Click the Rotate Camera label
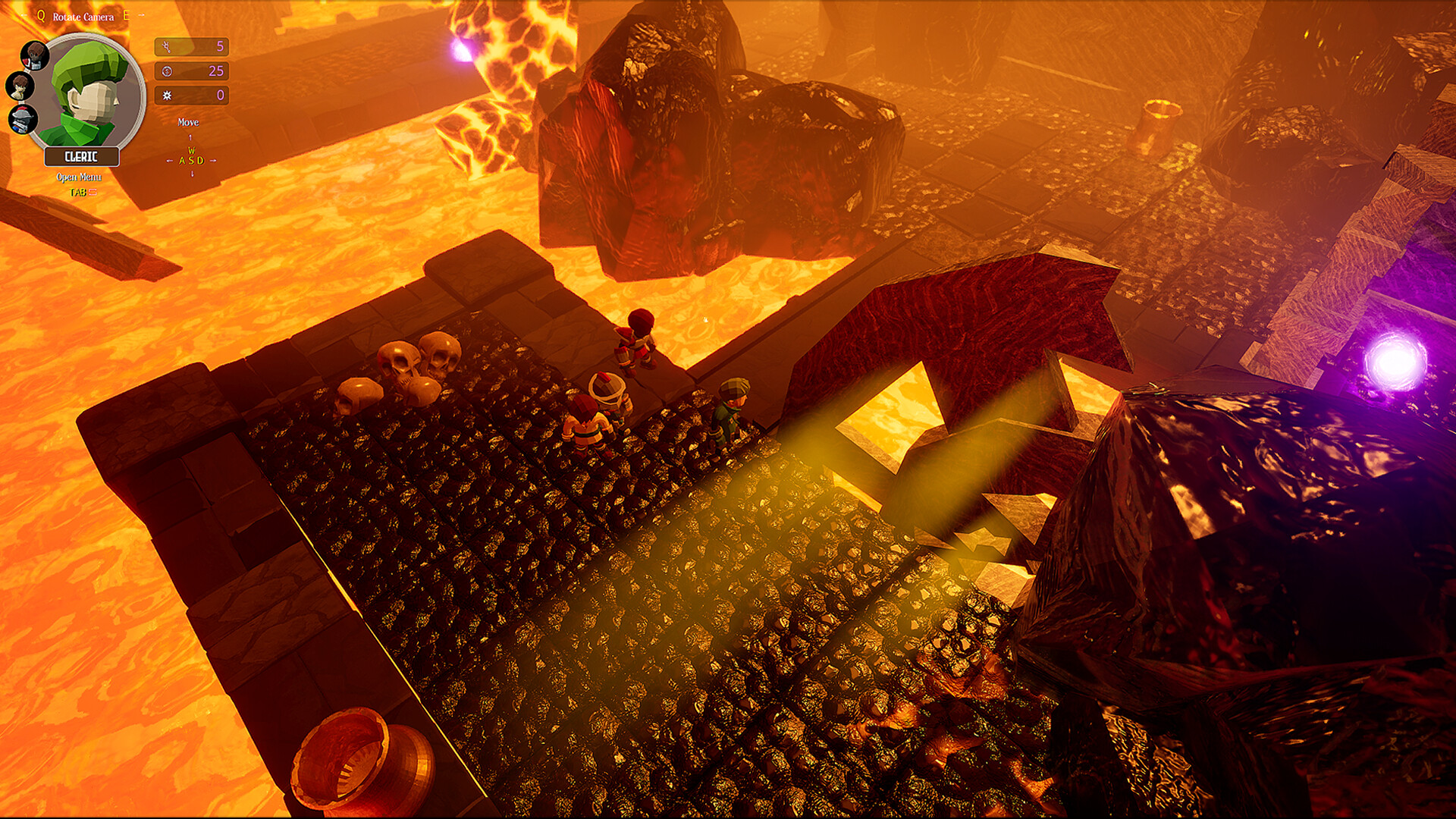 83,17
